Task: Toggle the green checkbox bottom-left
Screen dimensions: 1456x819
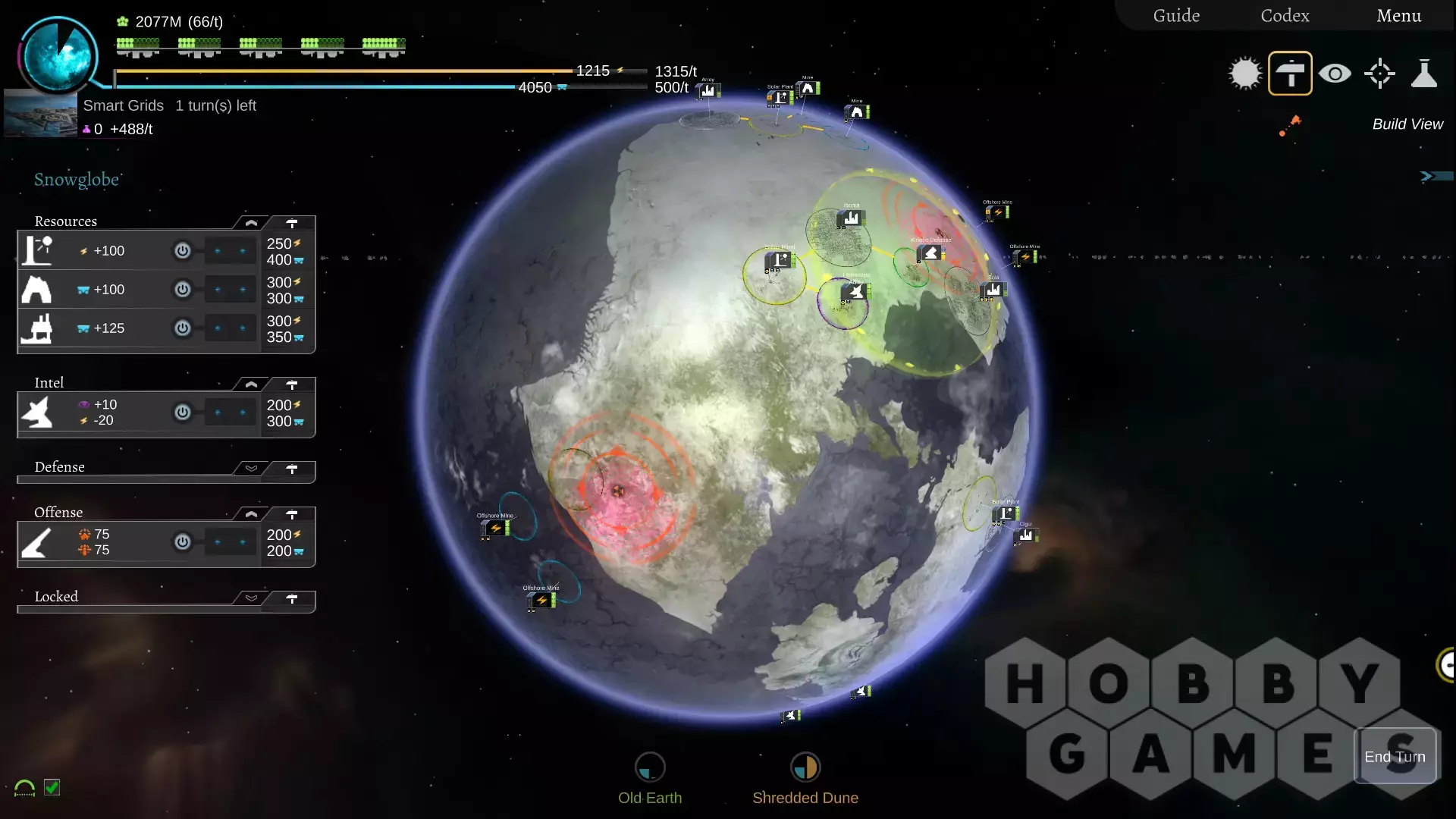Action: tap(52, 787)
